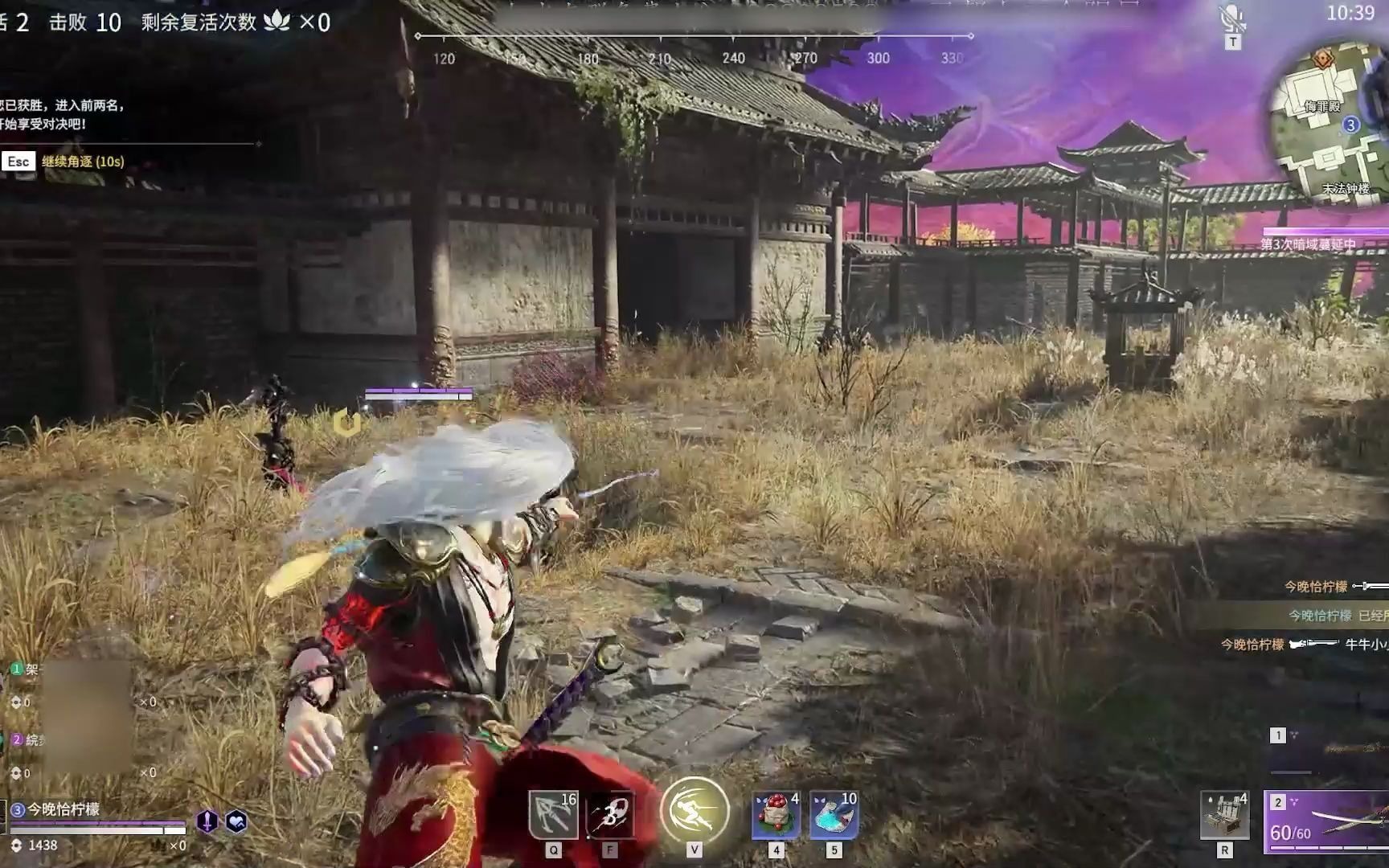Select teammate 今晚恰柠檬 in squad list
Screen dimensions: 1389x868
pyautogui.click(x=64, y=809)
